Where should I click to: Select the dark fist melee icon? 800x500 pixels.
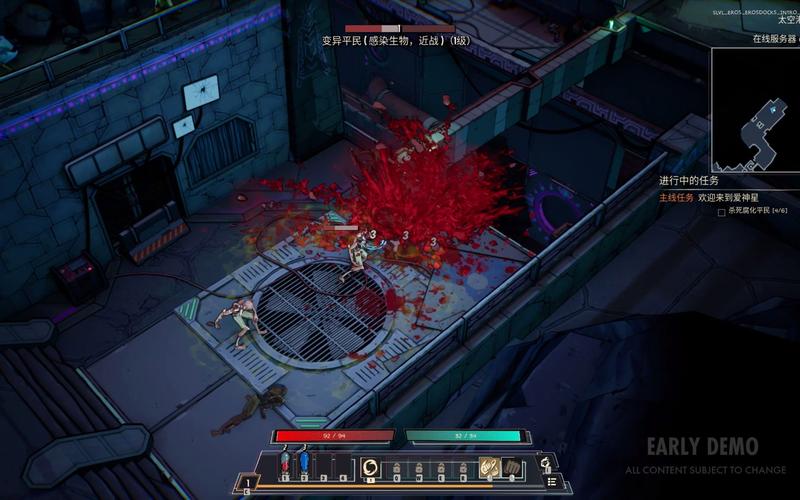click(x=510, y=467)
